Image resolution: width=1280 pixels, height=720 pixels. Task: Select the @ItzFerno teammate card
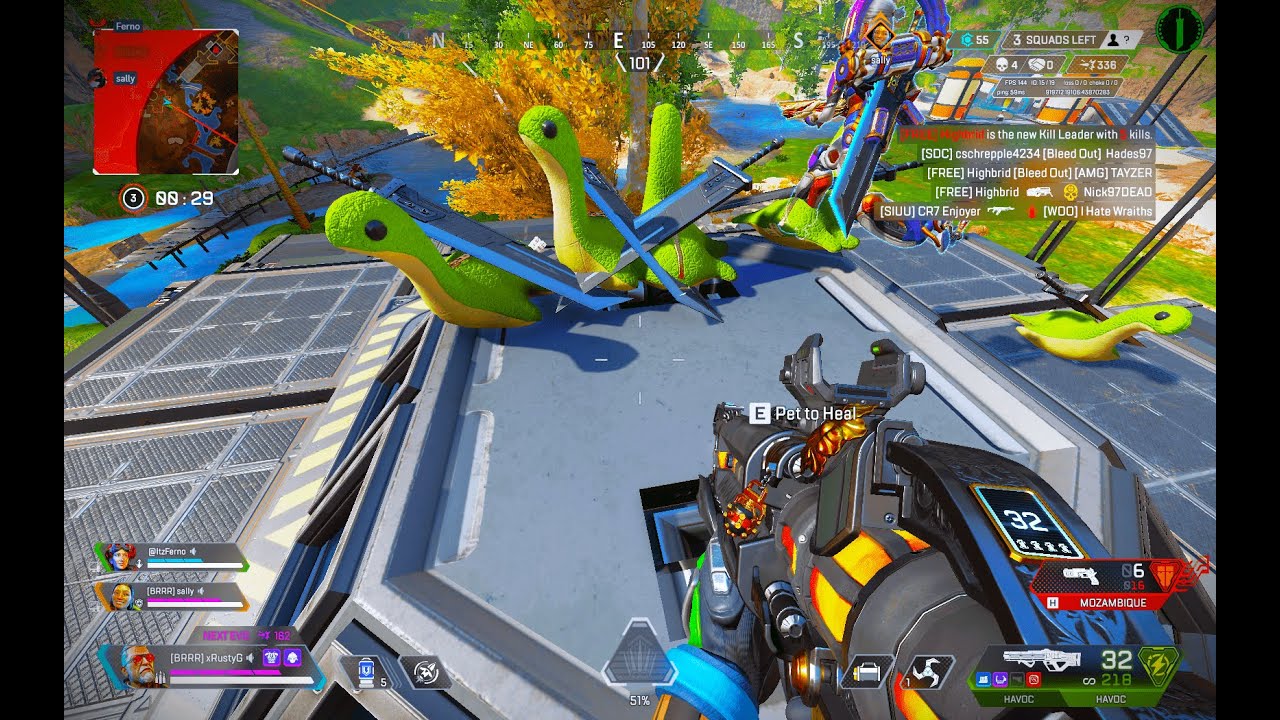tap(172, 557)
